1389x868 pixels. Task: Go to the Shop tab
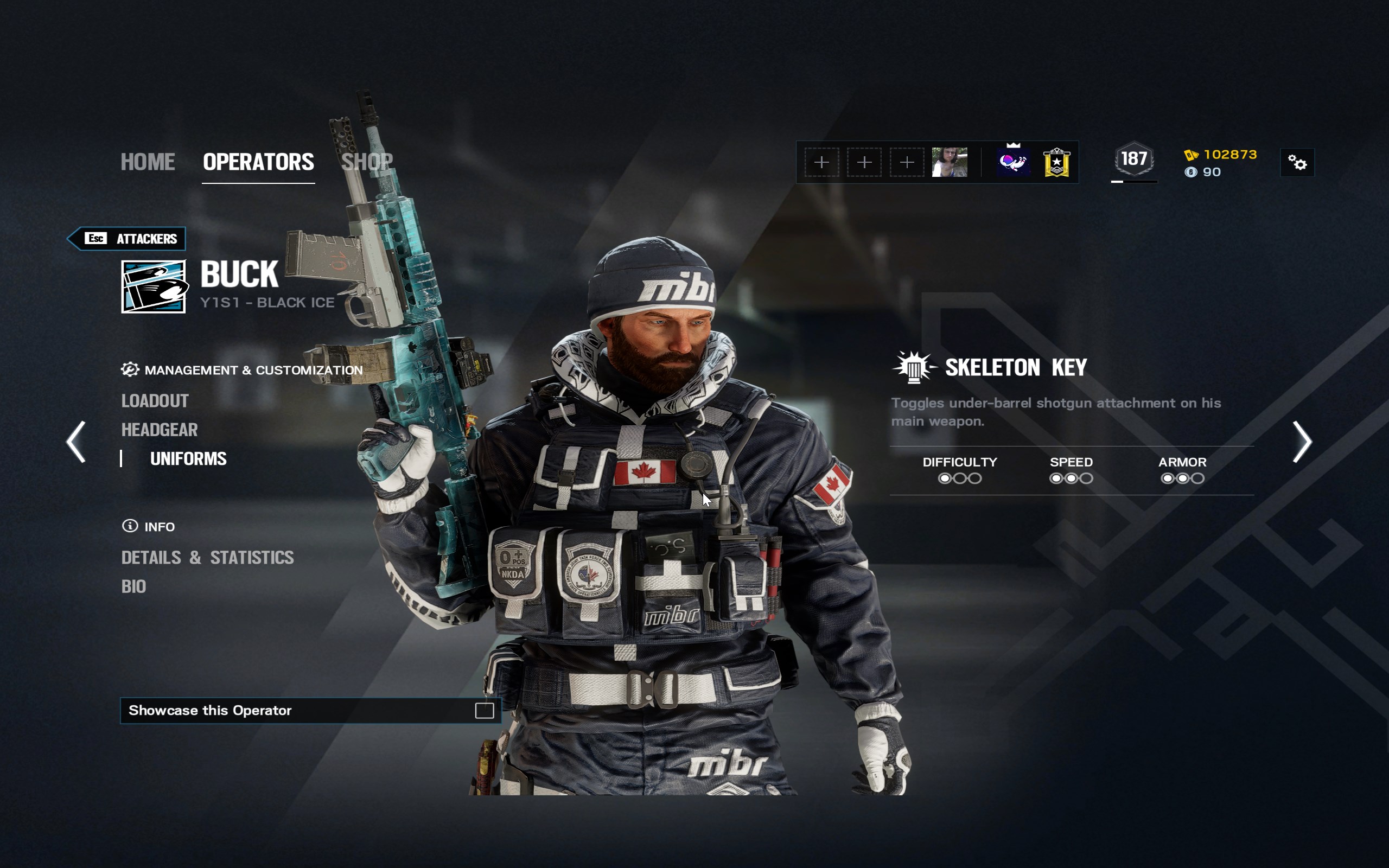(367, 162)
